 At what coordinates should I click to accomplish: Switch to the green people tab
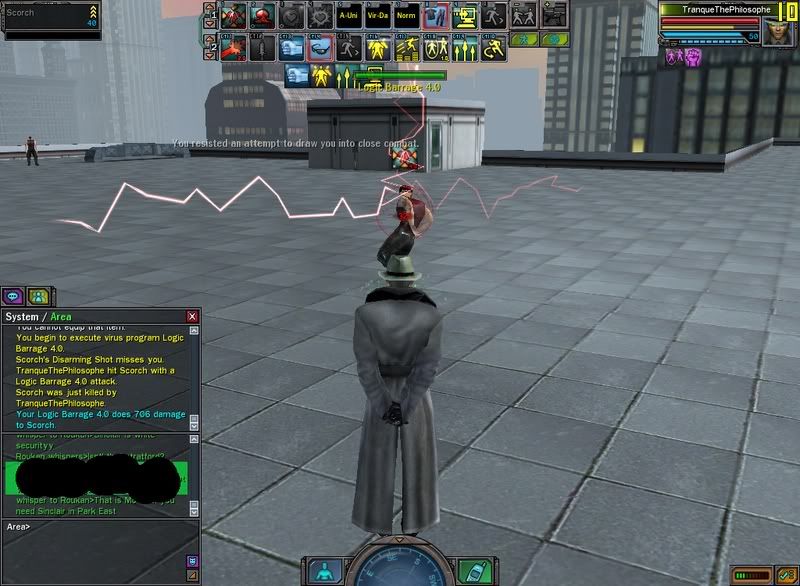[39, 296]
